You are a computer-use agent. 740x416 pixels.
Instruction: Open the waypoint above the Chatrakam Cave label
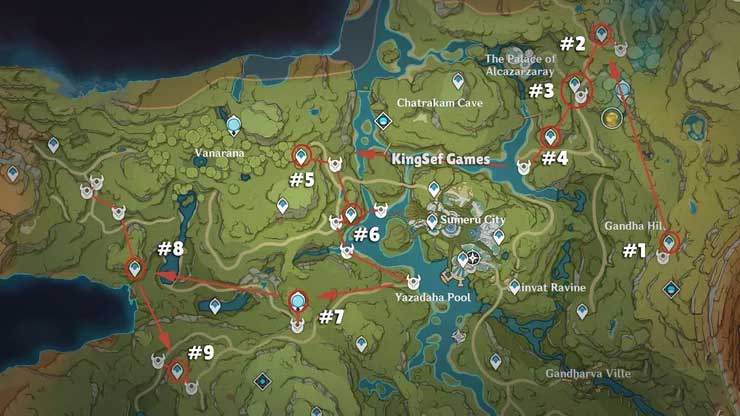click(458, 79)
